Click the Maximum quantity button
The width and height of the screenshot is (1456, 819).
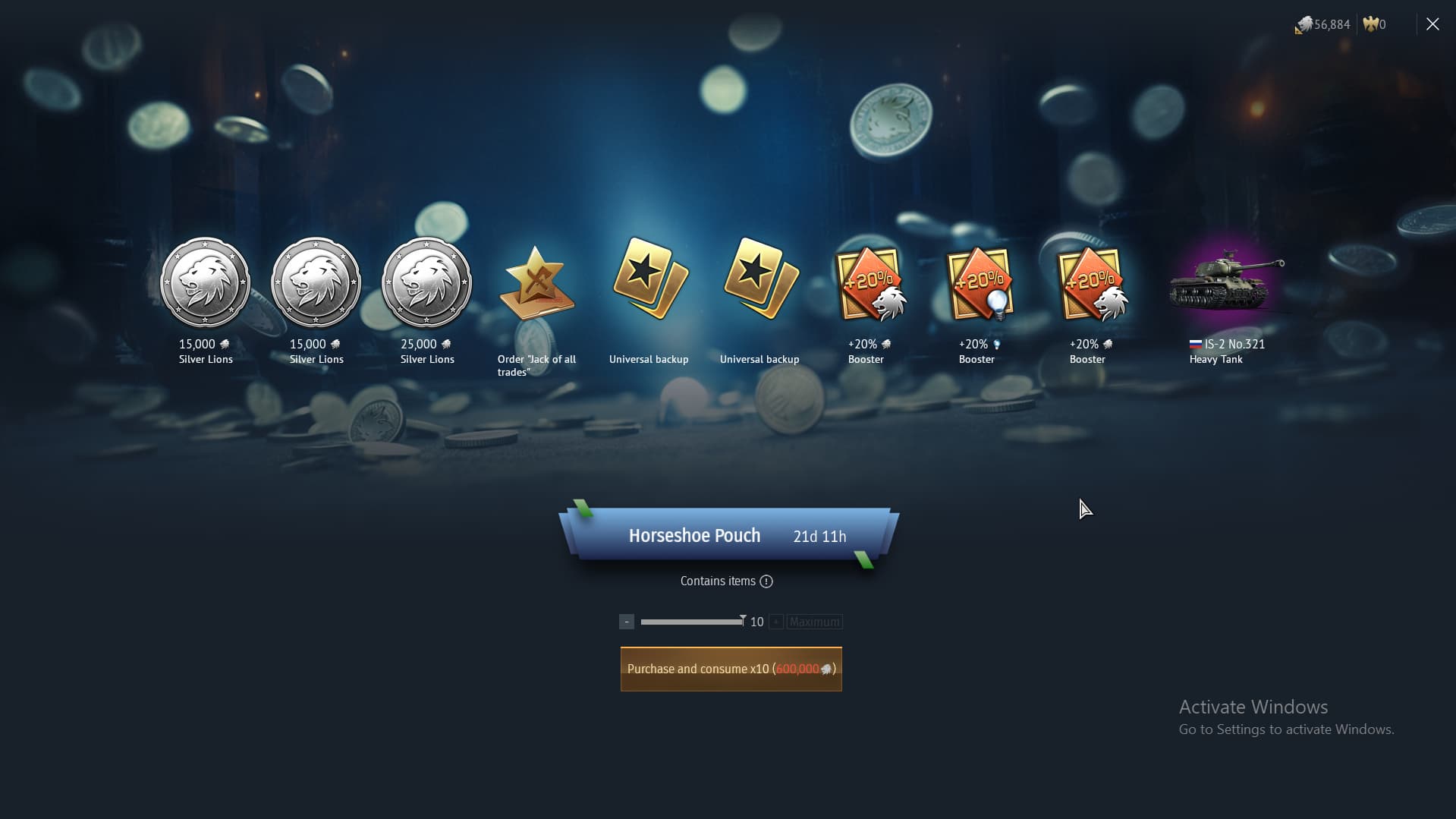tap(813, 622)
